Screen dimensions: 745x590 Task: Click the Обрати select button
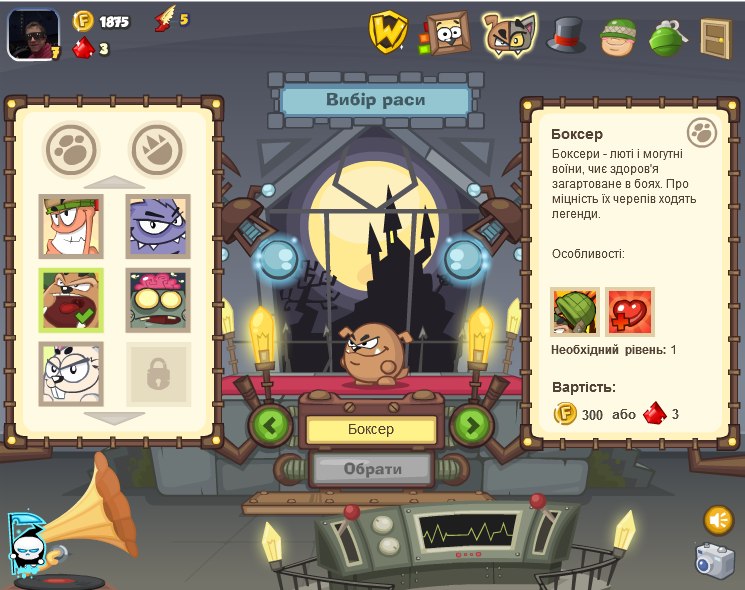point(372,468)
